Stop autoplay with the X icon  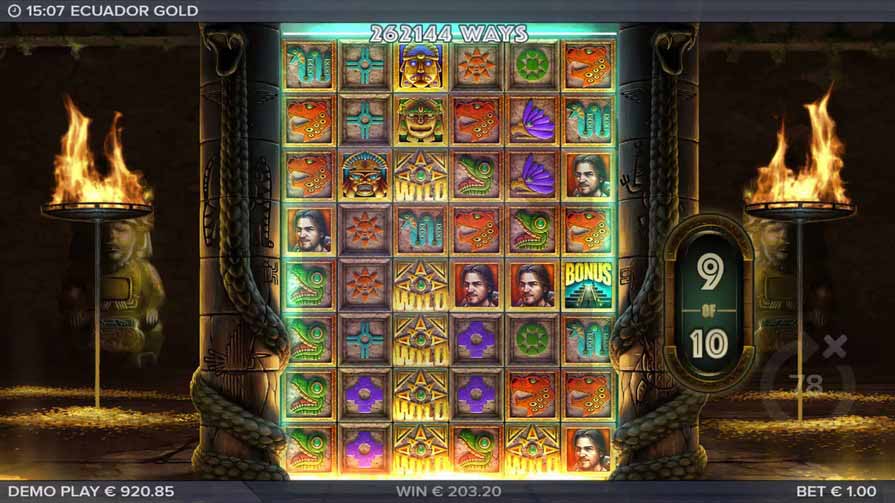[836, 346]
